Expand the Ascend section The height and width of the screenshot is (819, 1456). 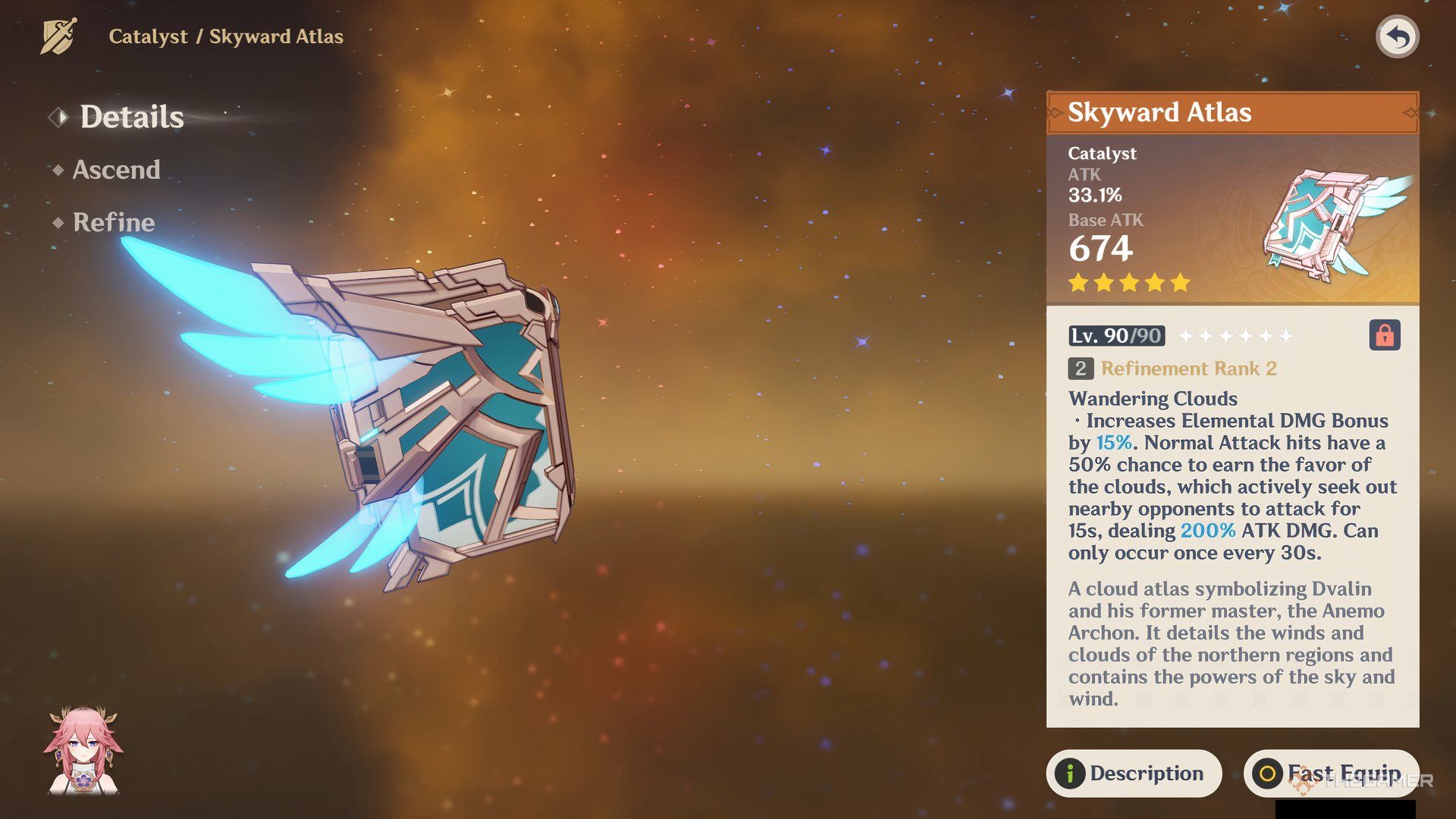click(115, 169)
